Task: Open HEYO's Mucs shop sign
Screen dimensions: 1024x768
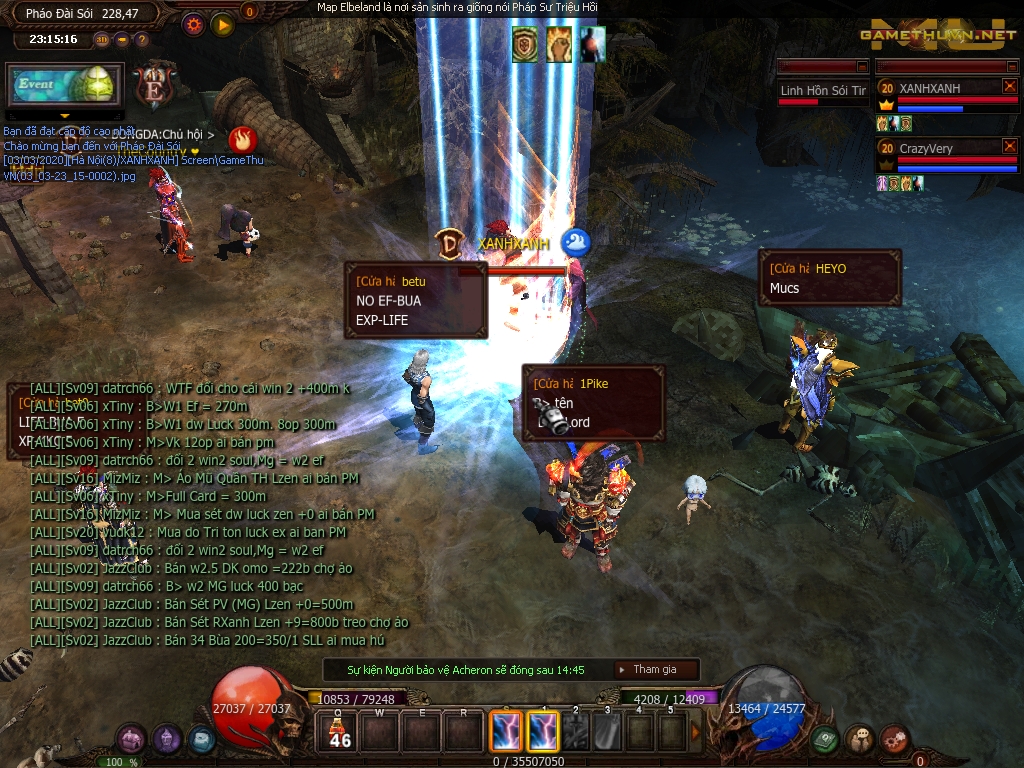Action: (x=830, y=278)
